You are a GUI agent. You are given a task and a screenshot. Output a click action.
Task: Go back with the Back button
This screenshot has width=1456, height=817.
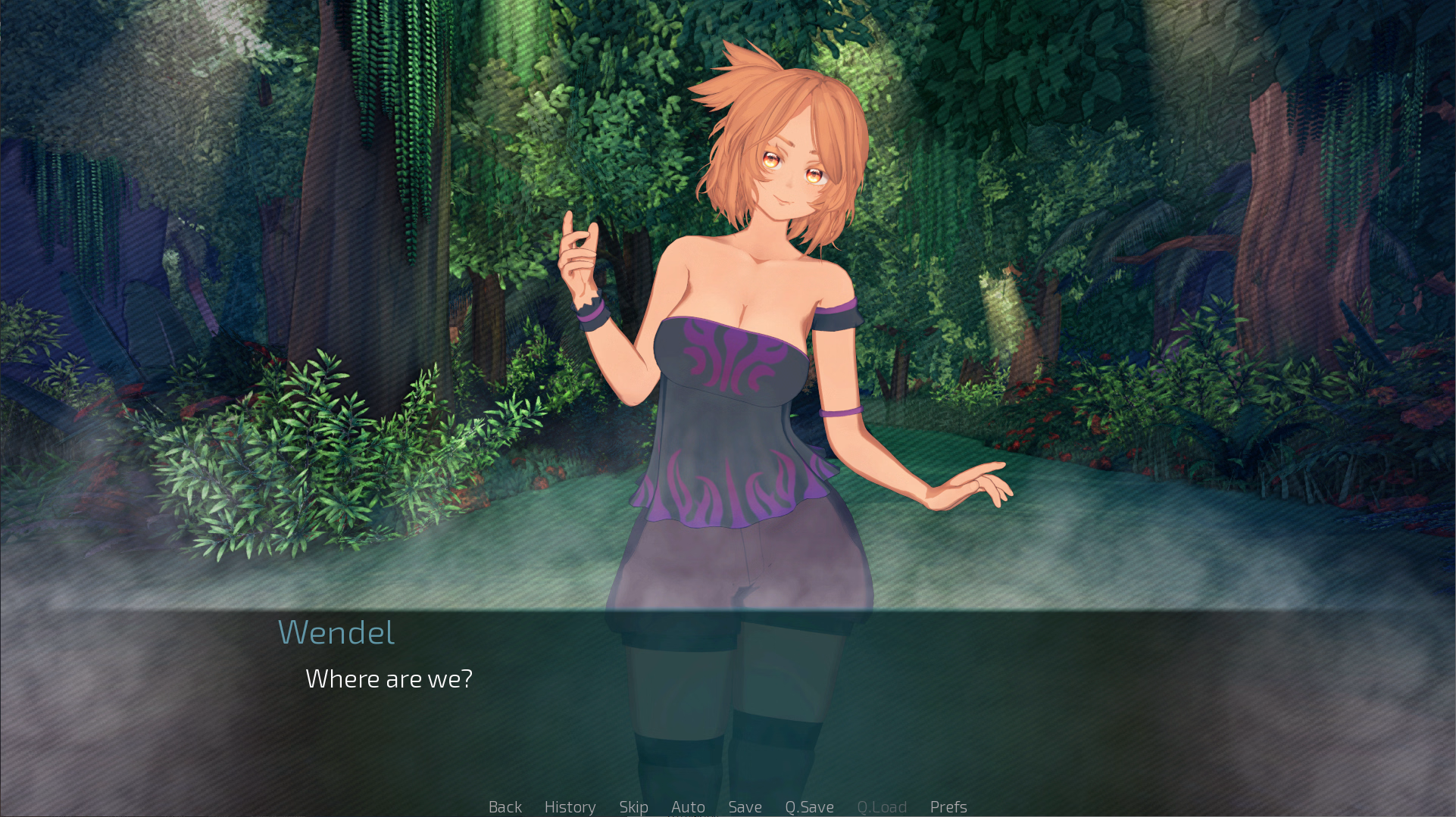click(505, 806)
